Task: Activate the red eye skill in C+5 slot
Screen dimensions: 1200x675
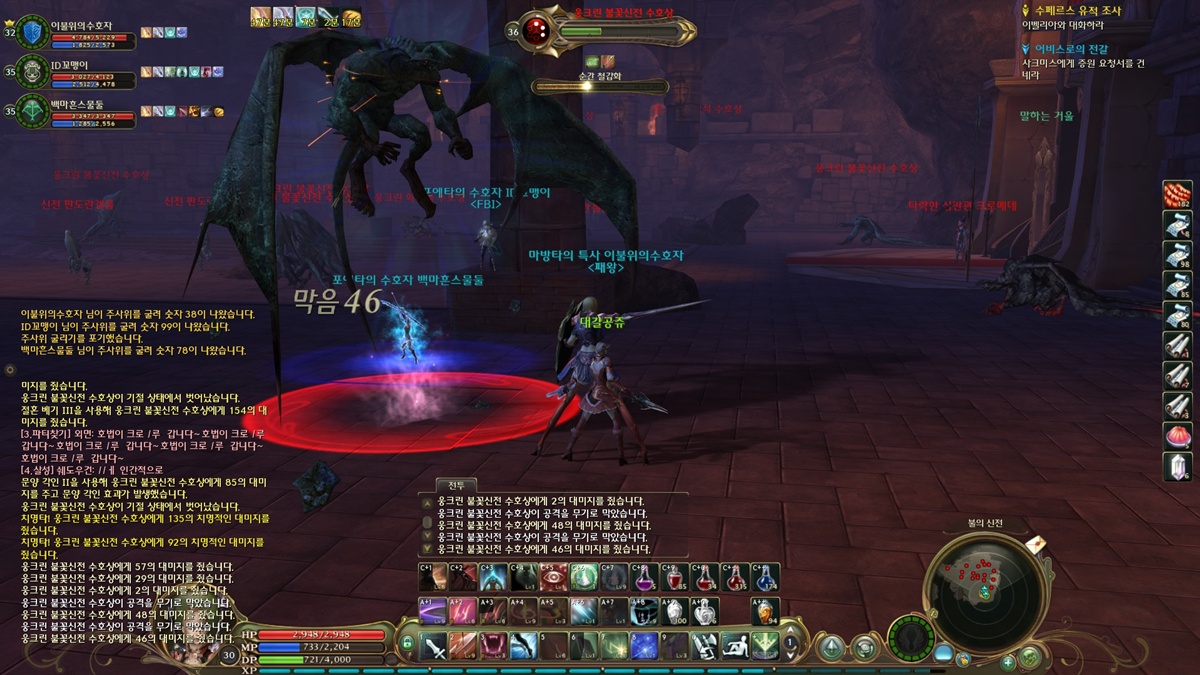Action: click(553, 578)
